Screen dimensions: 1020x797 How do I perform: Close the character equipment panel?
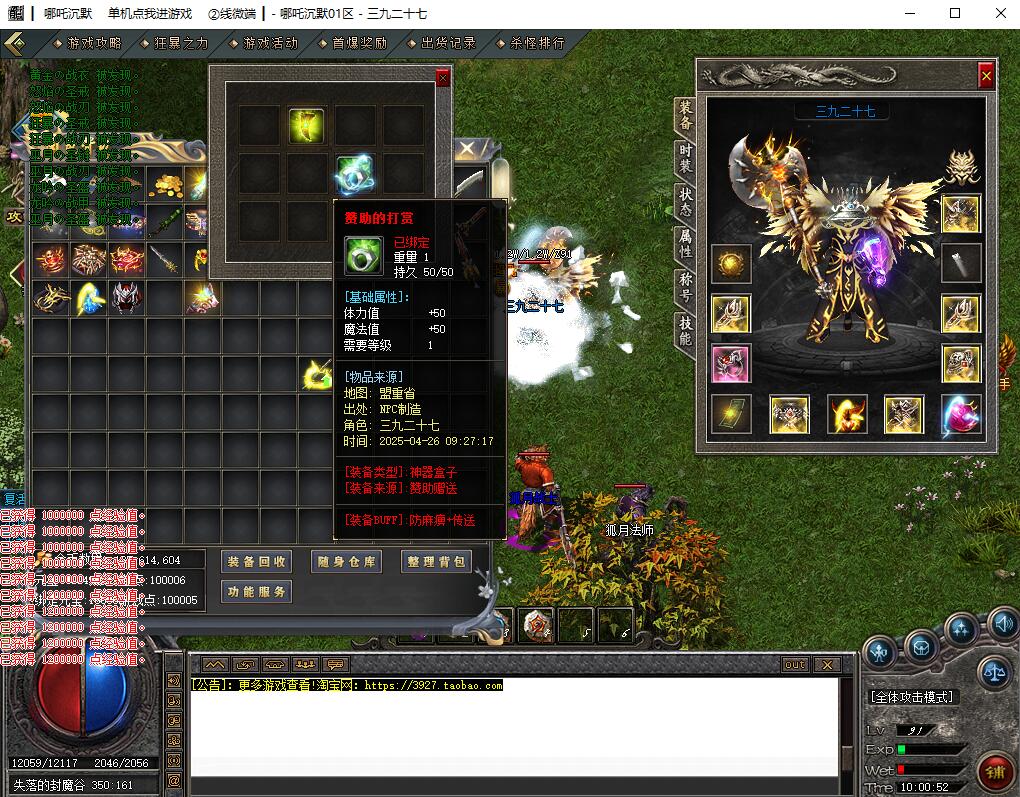(x=986, y=76)
